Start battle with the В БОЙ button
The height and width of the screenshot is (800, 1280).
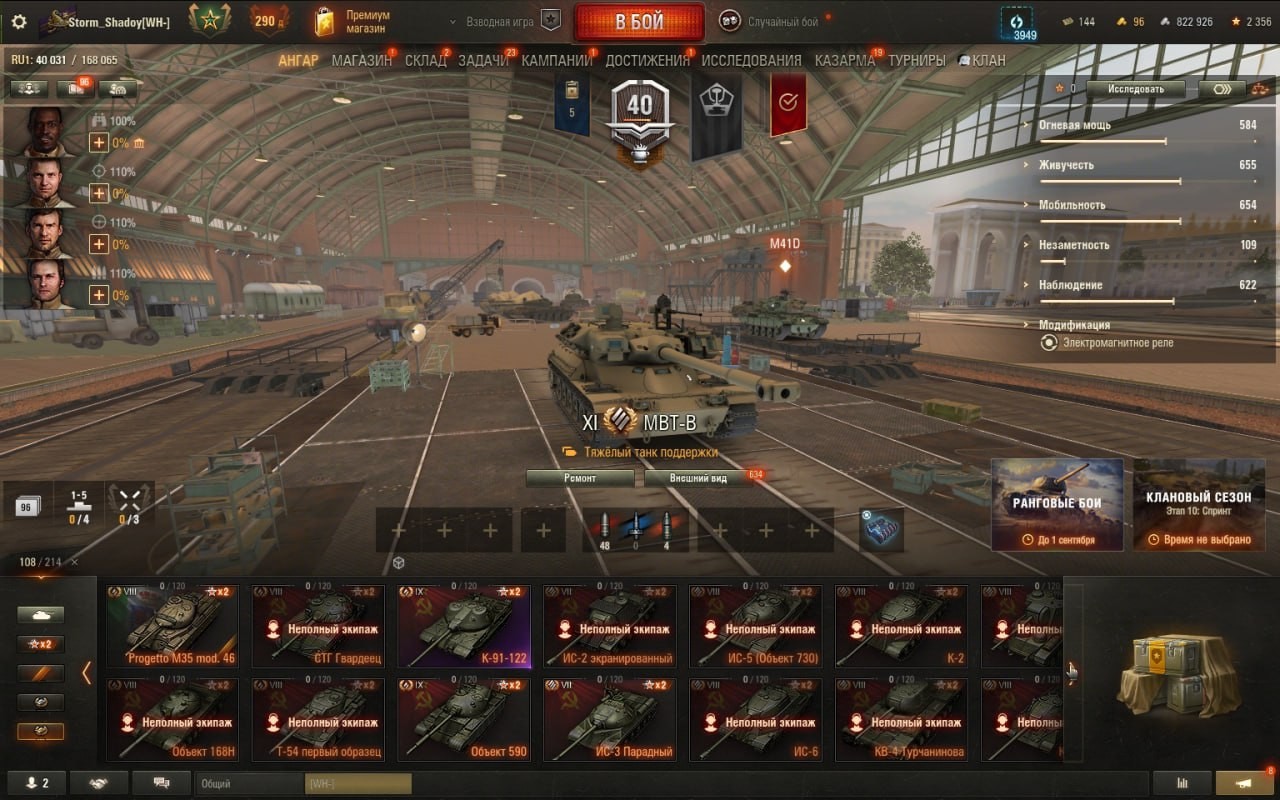(639, 23)
